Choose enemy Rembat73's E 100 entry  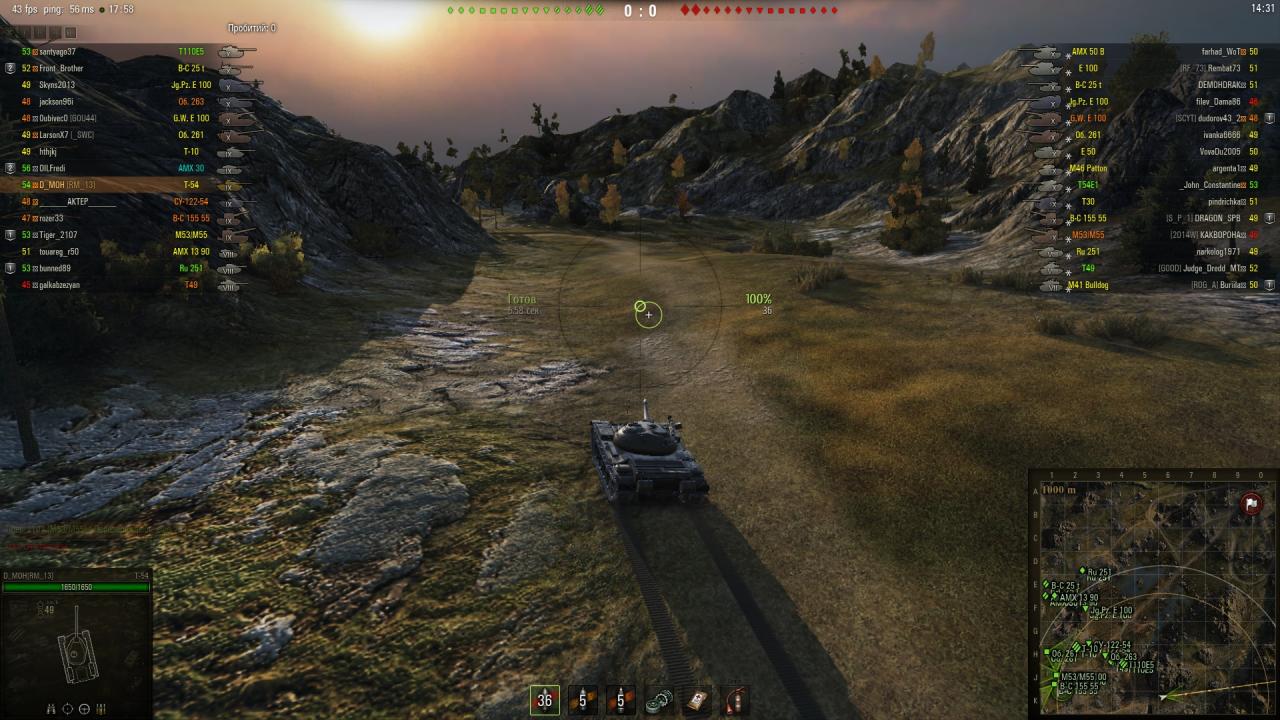click(x=1150, y=68)
